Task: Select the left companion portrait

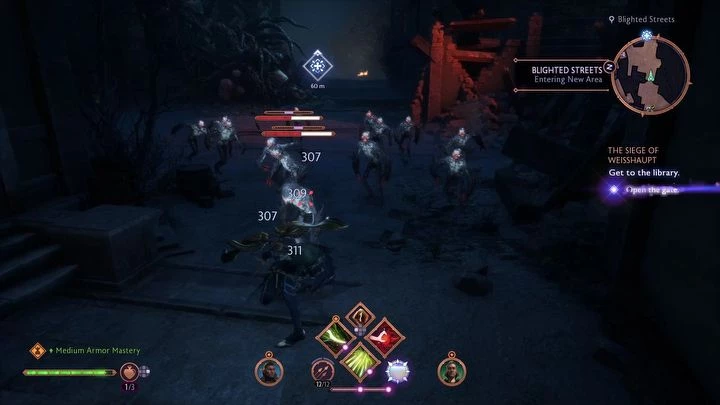Action: [267, 372]
